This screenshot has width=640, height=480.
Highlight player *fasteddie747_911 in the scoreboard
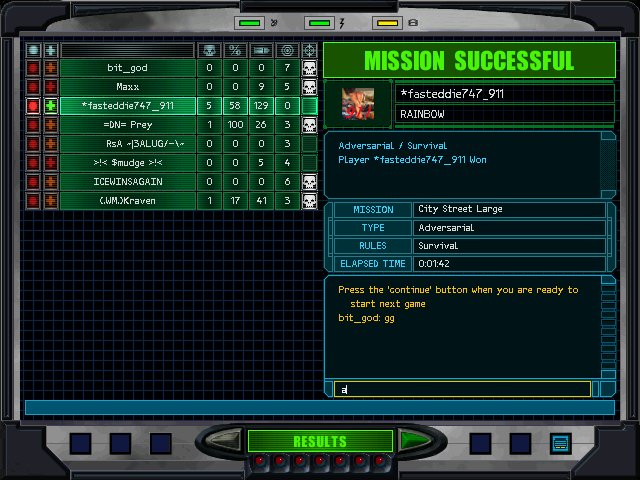[x=127, y=106]
